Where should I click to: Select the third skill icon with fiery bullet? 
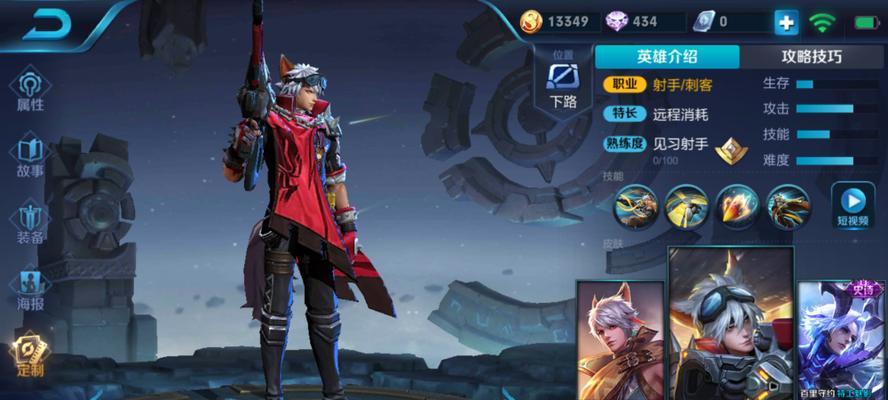coord(737,206)
